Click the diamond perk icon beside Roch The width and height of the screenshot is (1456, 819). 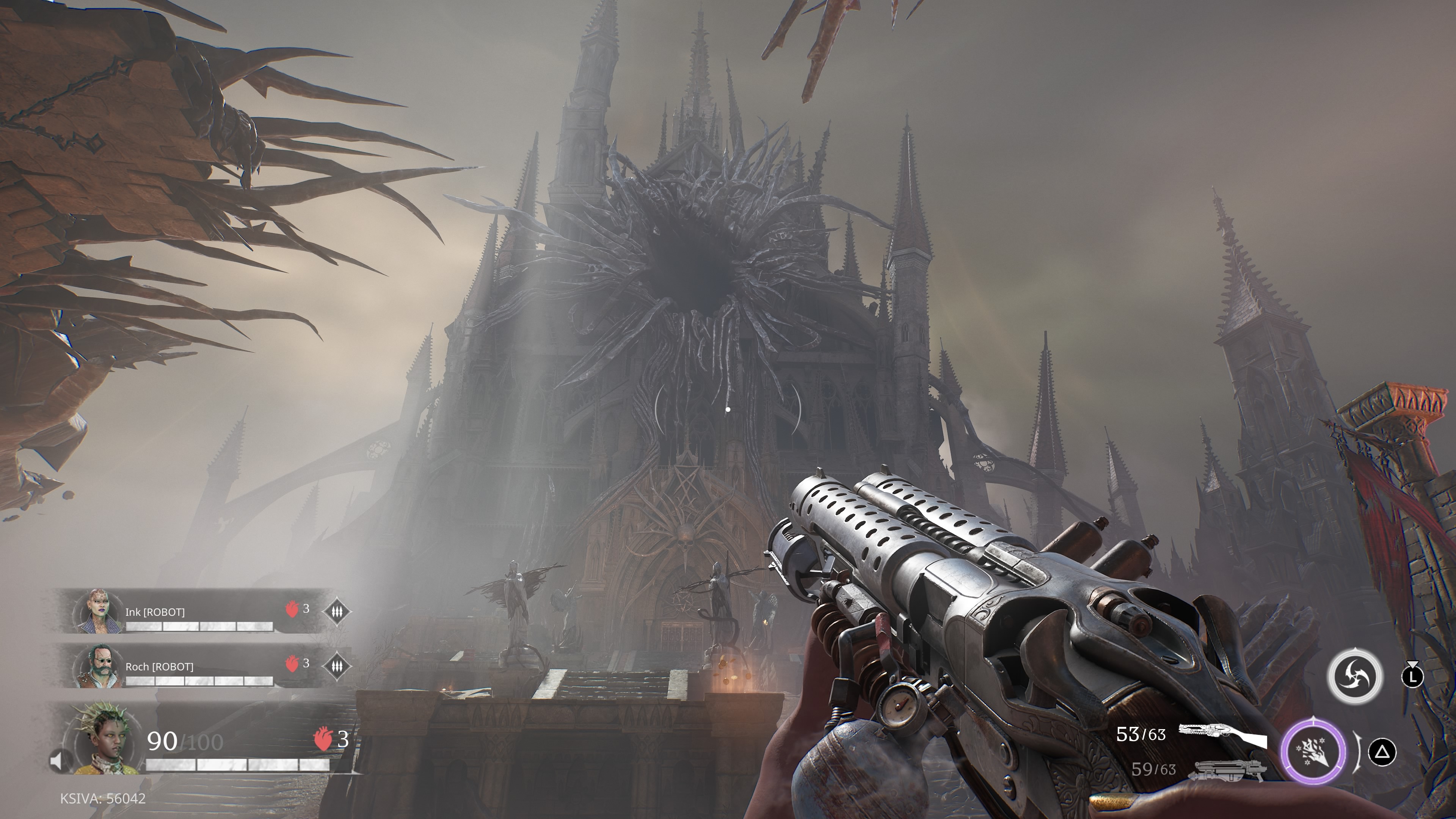pos(337,665)
